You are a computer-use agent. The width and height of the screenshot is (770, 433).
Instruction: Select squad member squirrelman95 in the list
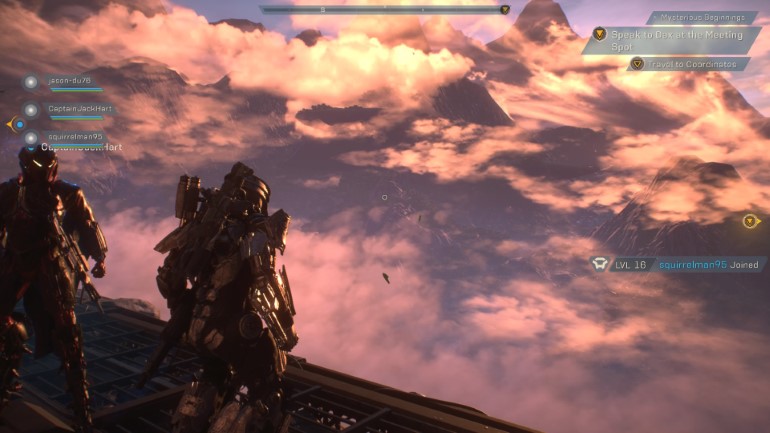click(75, 137)
